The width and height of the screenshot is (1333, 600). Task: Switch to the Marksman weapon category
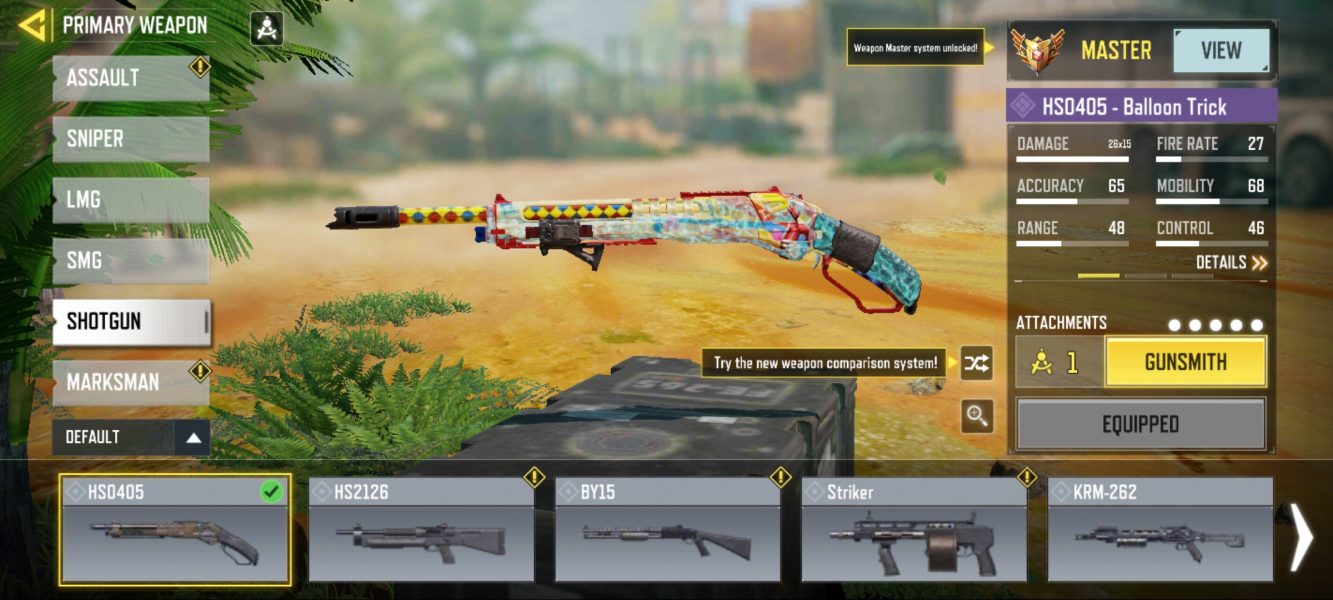130,383
